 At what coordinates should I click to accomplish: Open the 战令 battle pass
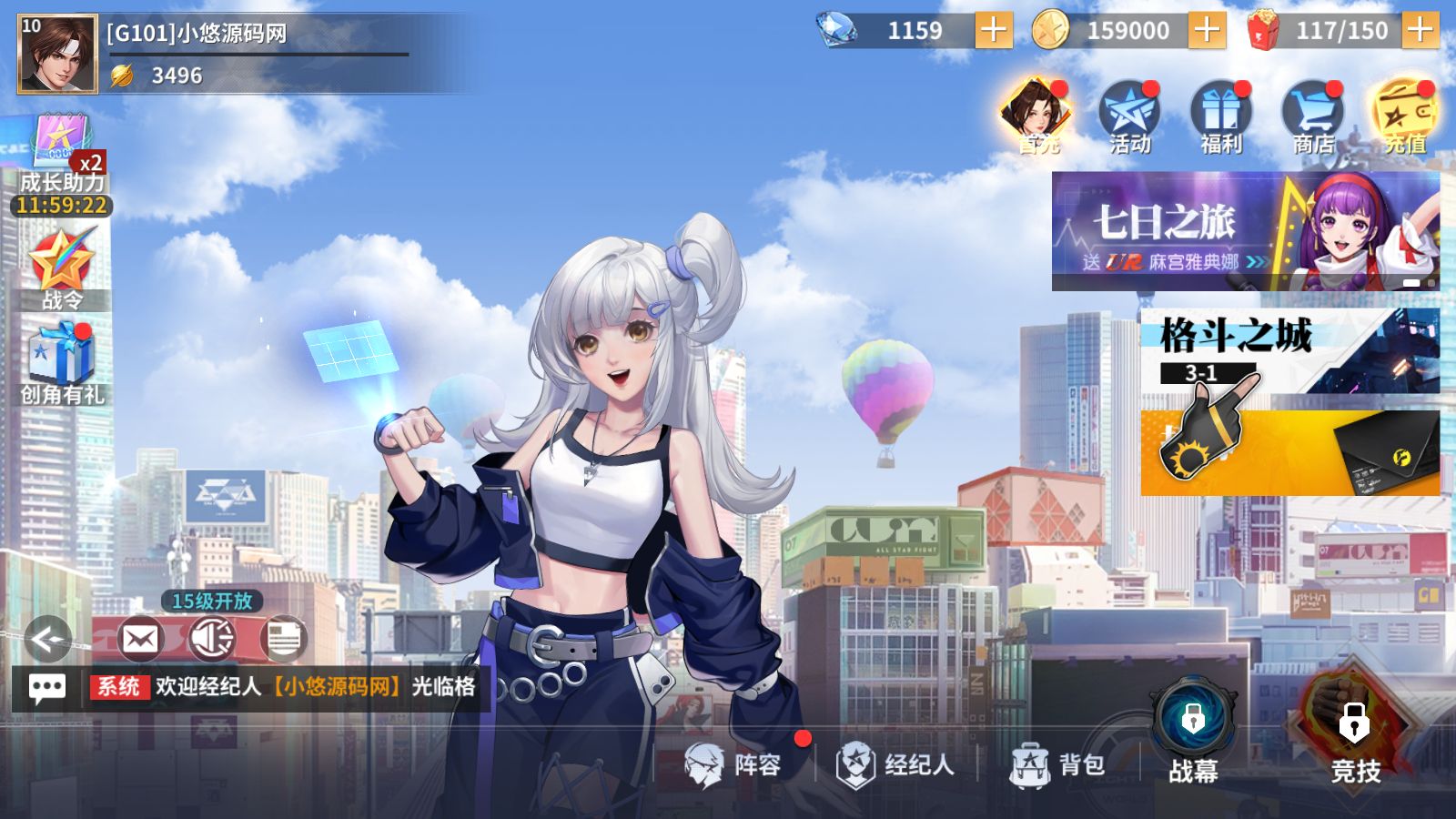point(62,268)
